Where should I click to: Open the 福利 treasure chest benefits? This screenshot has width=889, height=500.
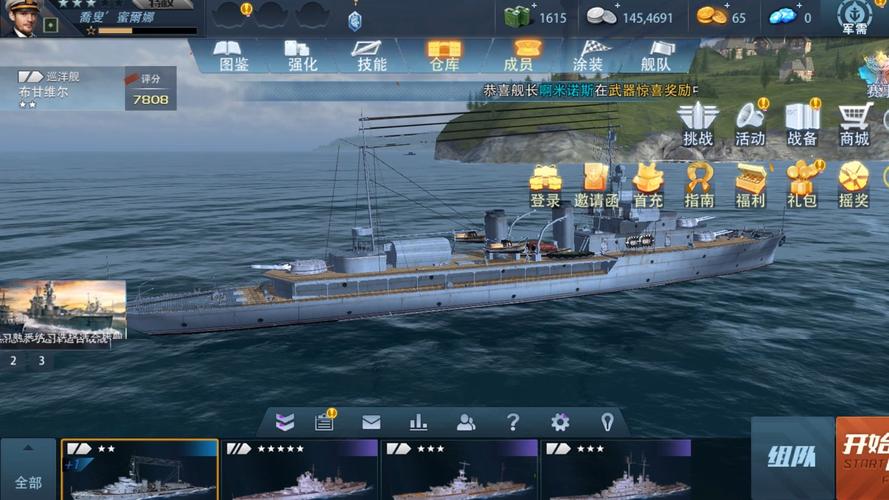(x=750, y=185)
